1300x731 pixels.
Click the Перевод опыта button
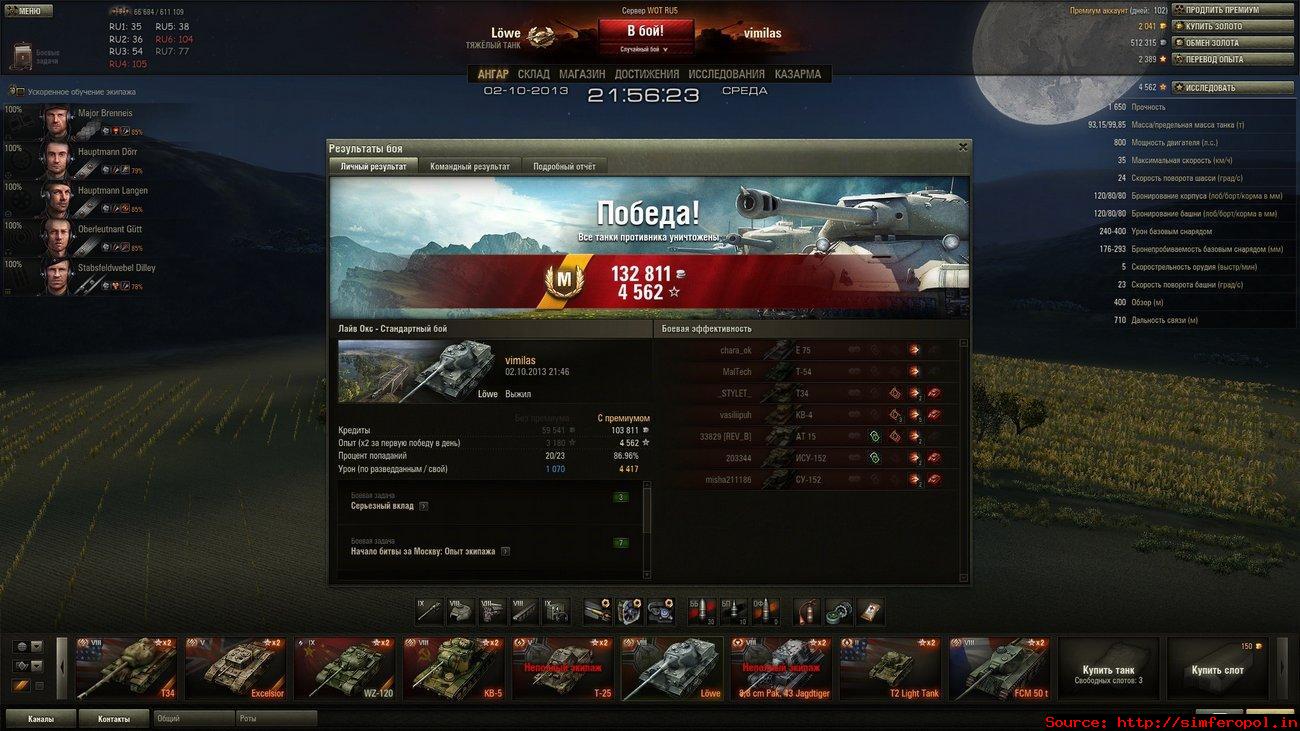[1232, 59]
